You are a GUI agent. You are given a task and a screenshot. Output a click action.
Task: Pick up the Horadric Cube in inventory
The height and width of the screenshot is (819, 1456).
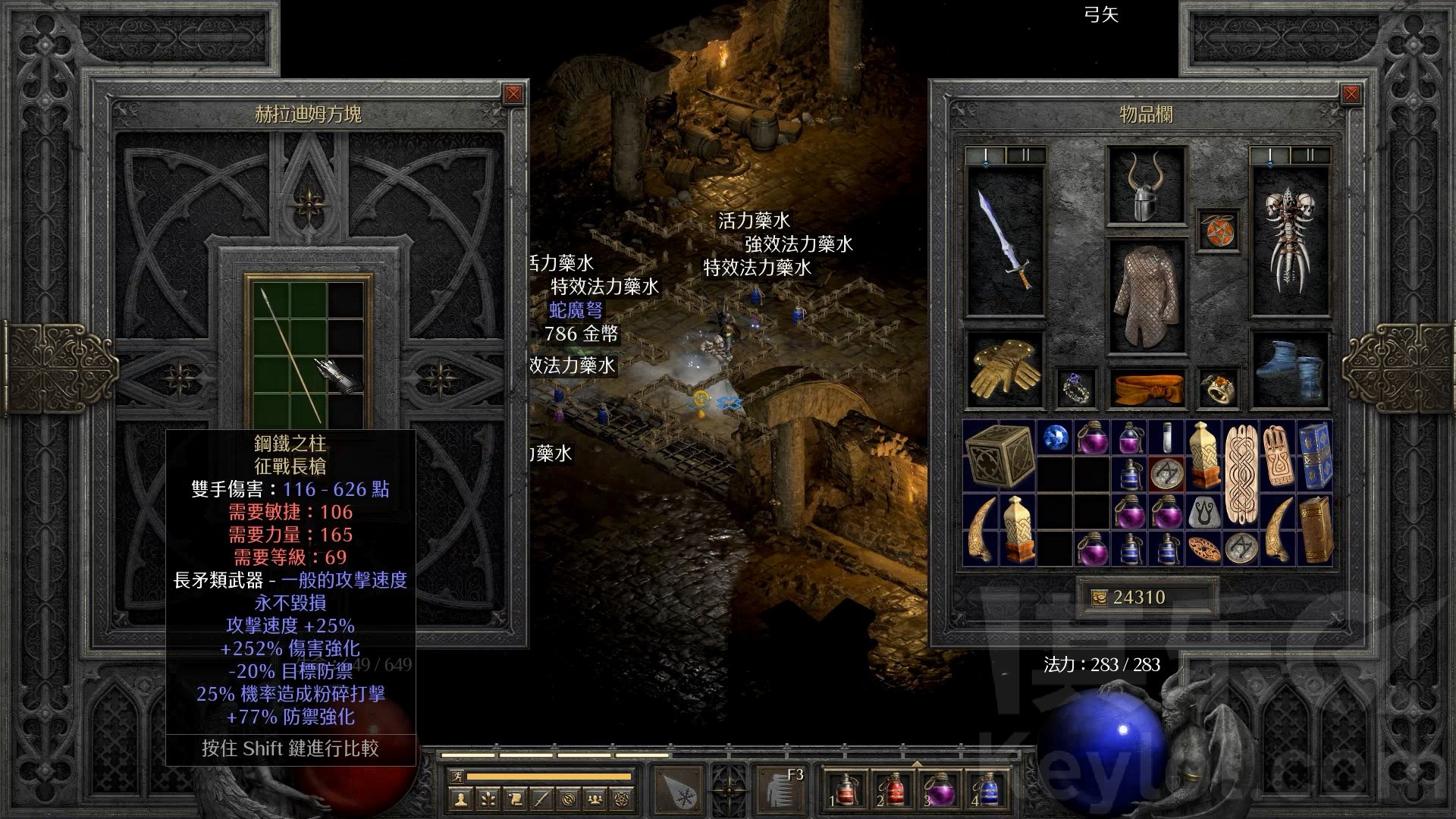coord(1000,455)
